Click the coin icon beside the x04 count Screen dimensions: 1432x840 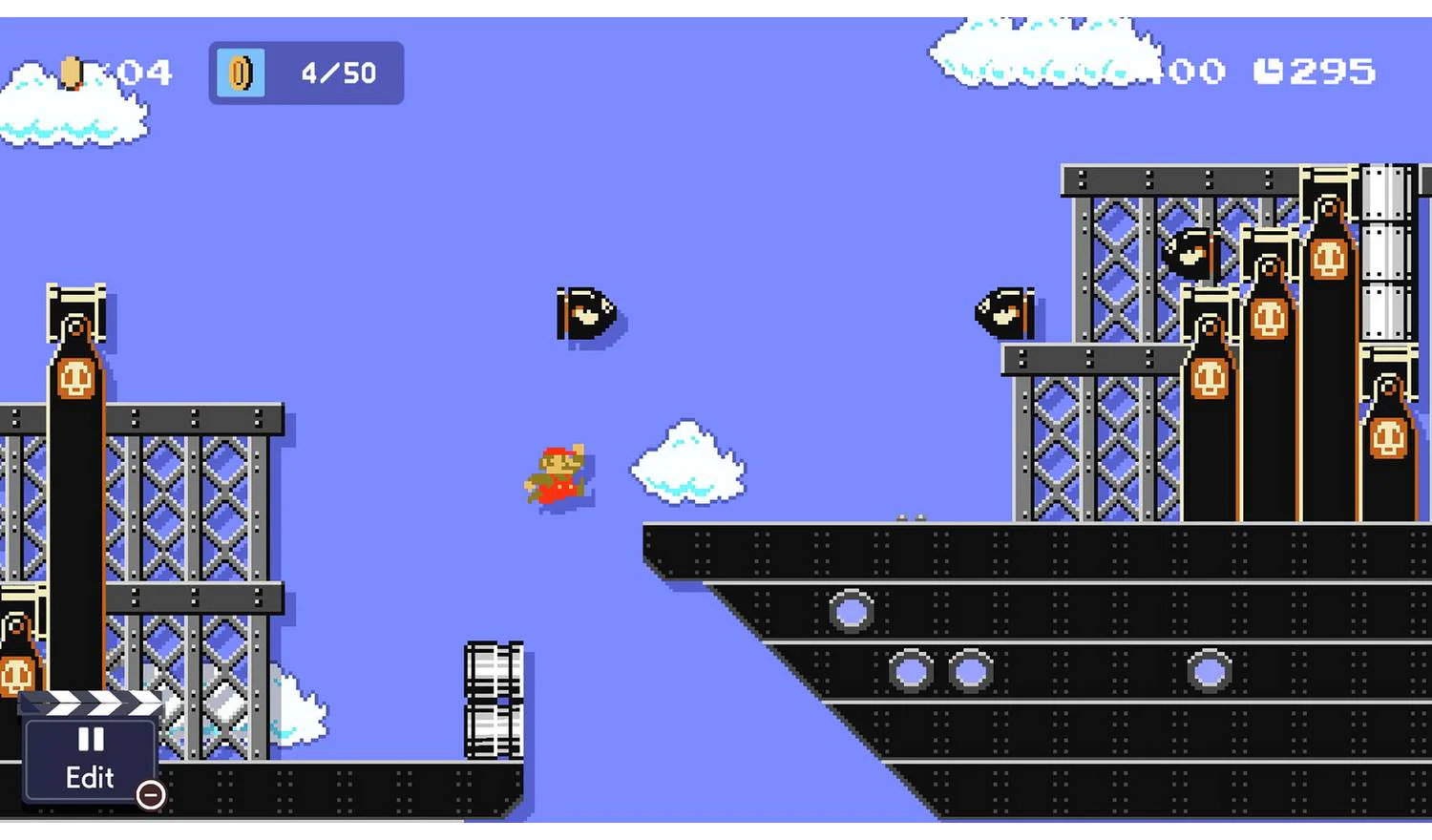tap(70, 72)
